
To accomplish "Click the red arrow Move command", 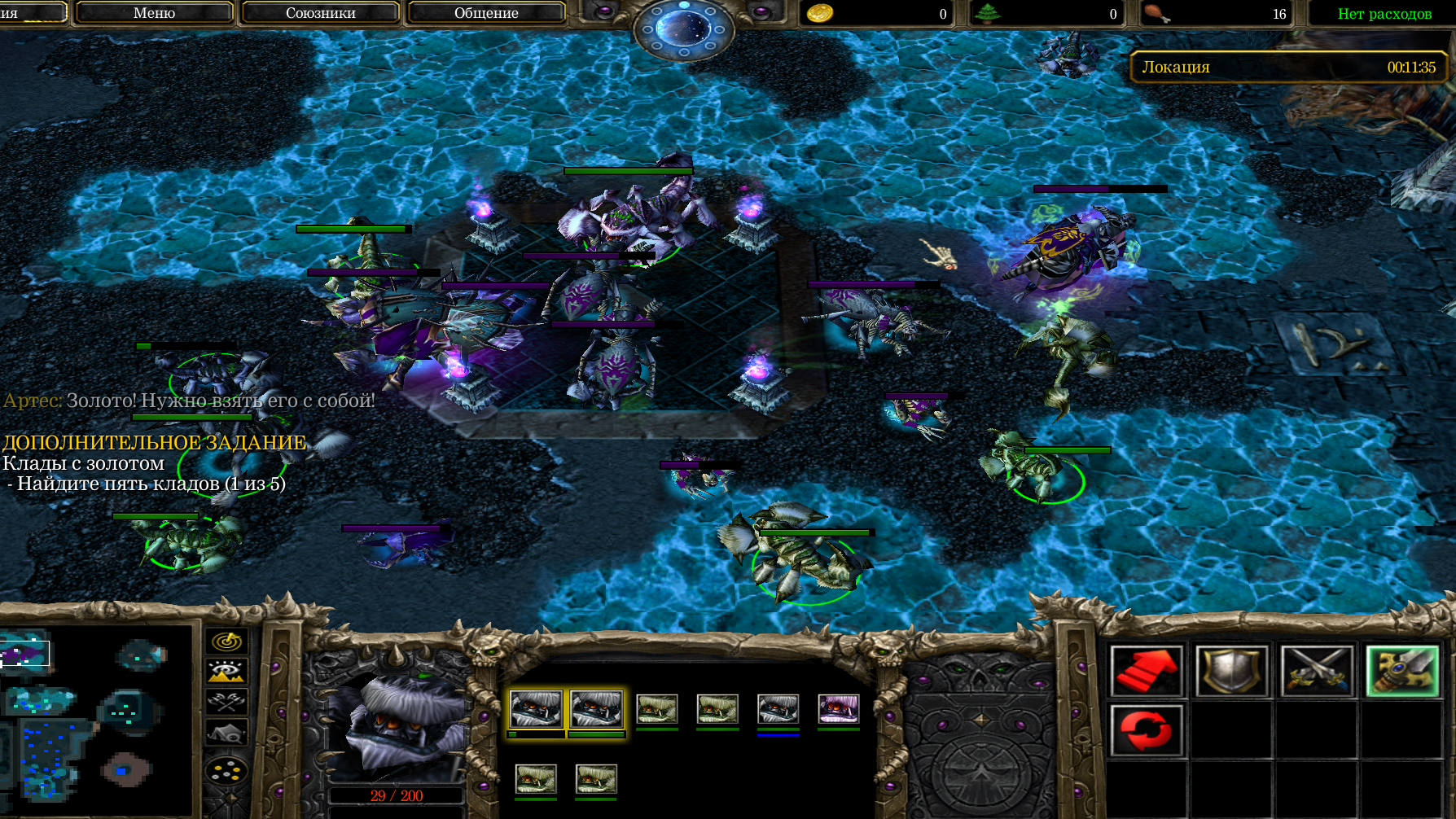I will (x=1147, y=671).
